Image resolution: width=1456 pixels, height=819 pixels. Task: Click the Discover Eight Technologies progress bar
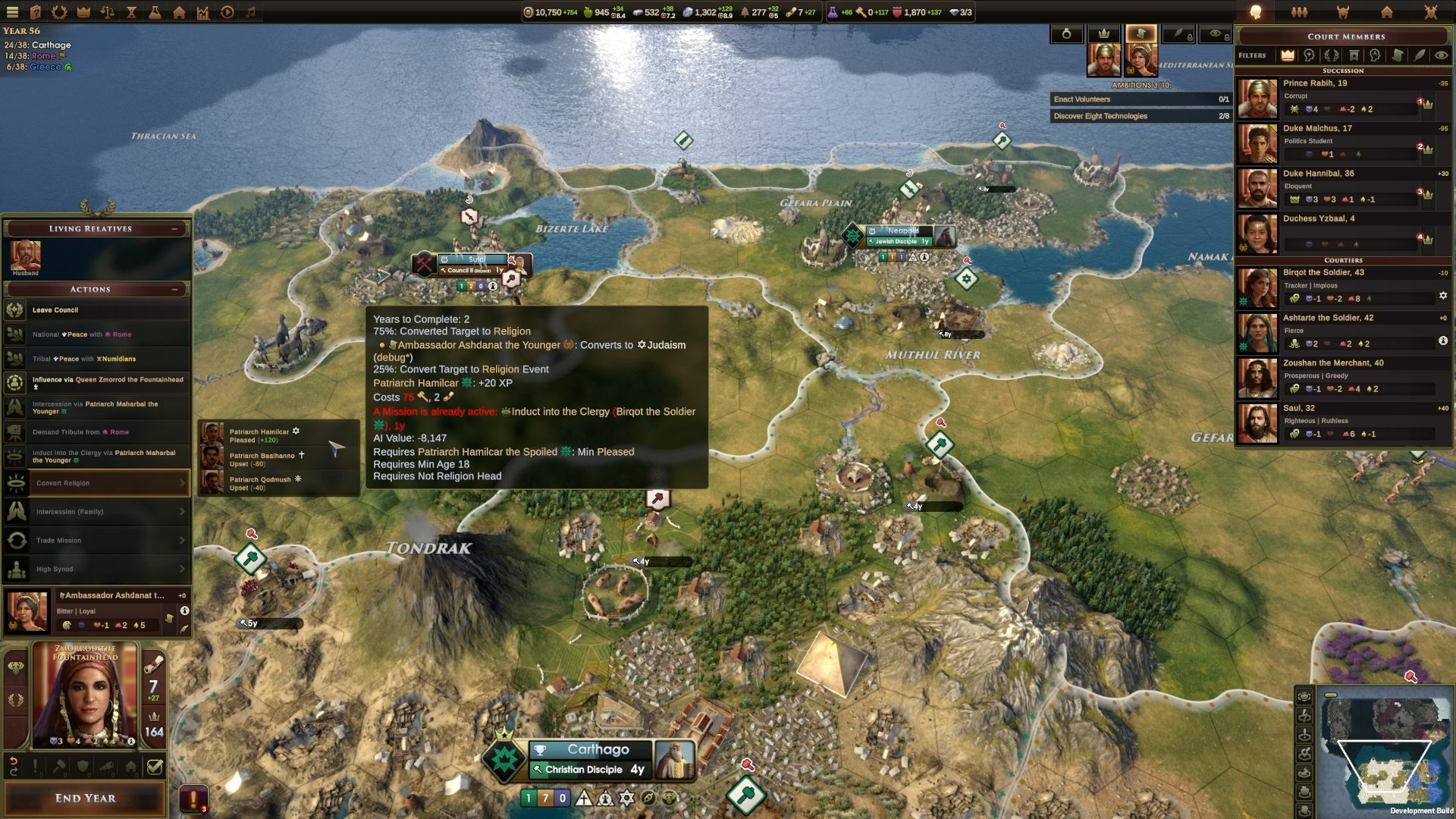coord(1137,115)
